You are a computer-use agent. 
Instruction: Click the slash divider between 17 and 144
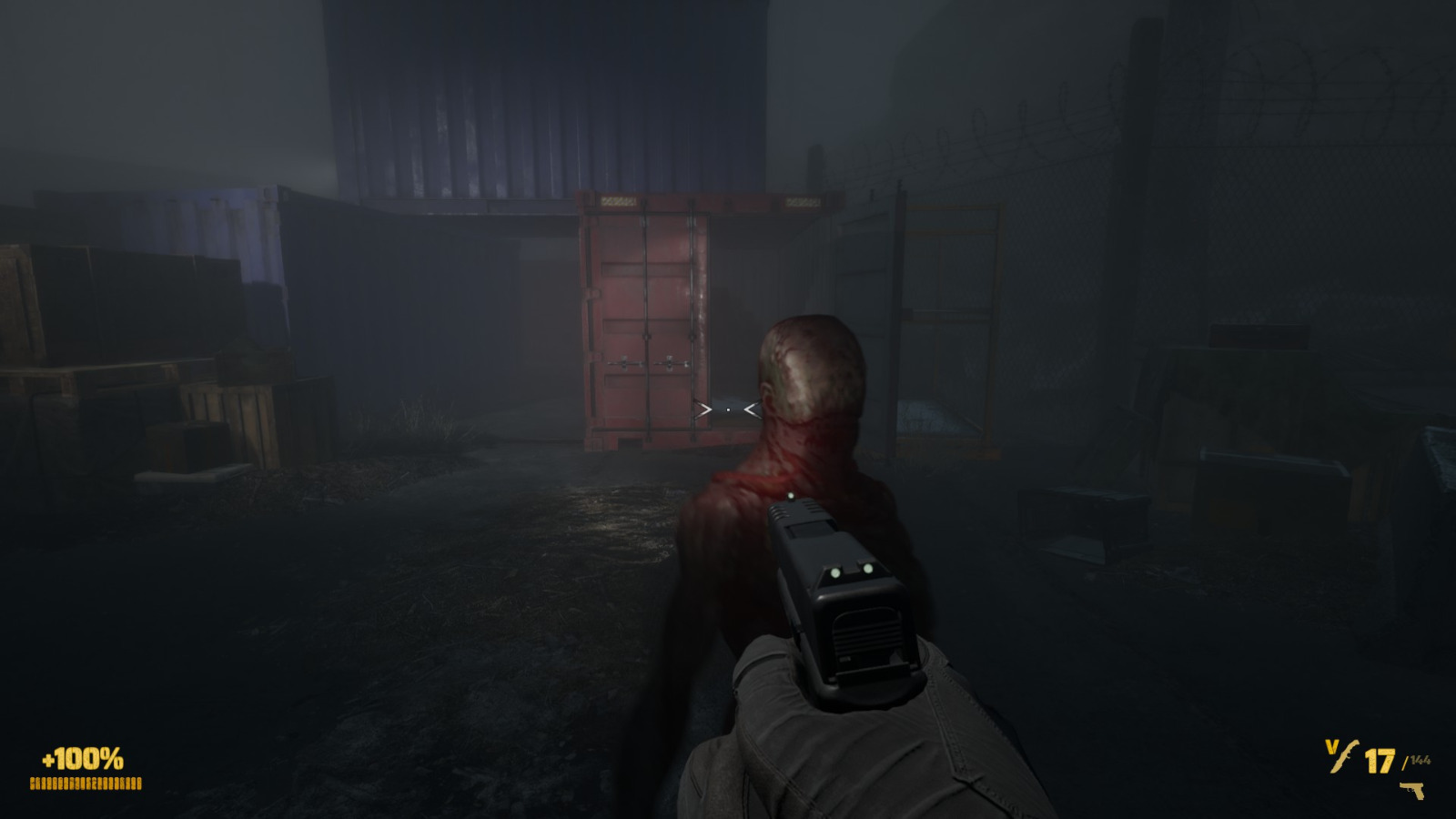click(1404, 761)
